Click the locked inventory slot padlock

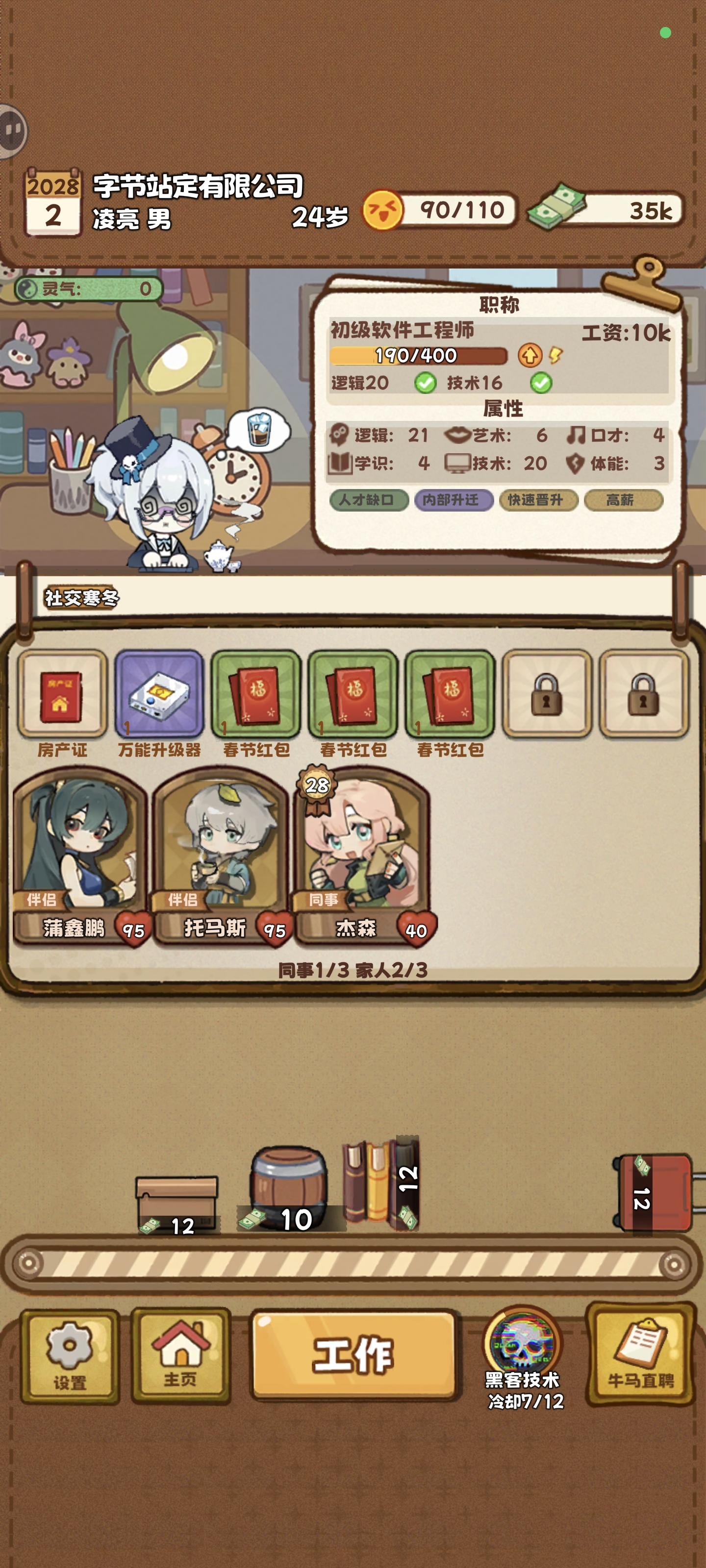coord(548,697)
